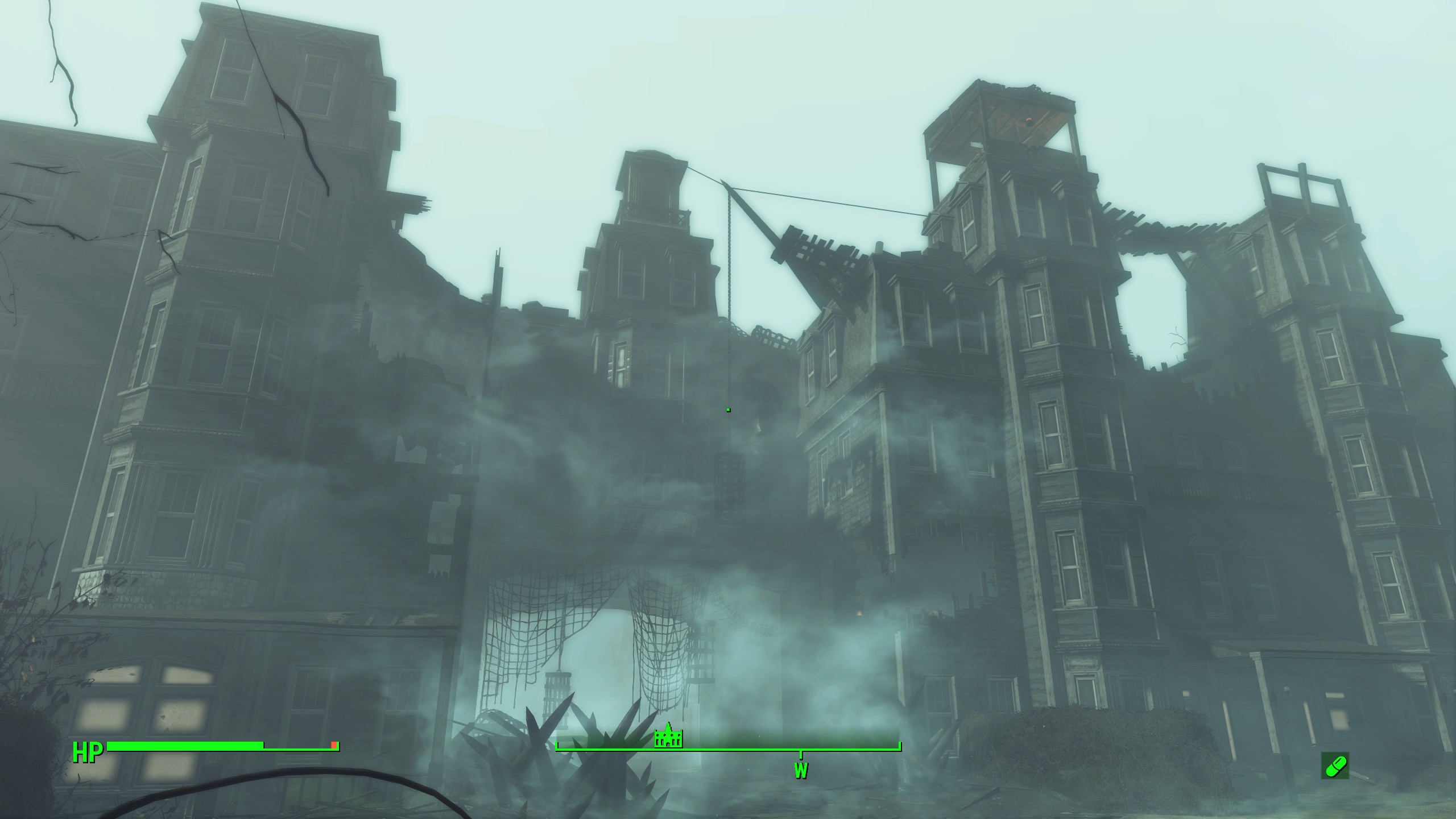Click the W heading marker on the compass
The image size is (1456, 819).
(x=801, y=770)
